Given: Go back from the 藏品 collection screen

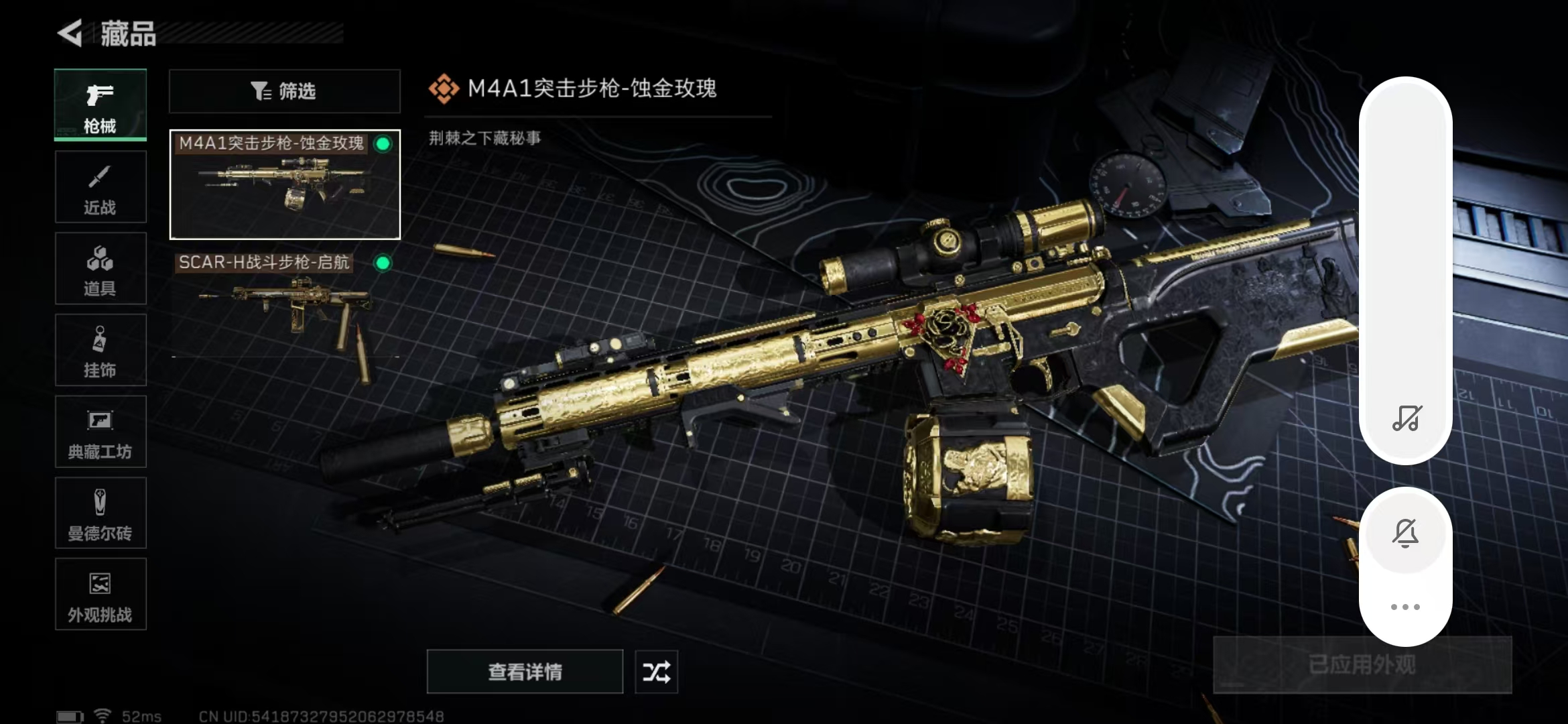Looking at the screenshot, I should click(70, 33).
